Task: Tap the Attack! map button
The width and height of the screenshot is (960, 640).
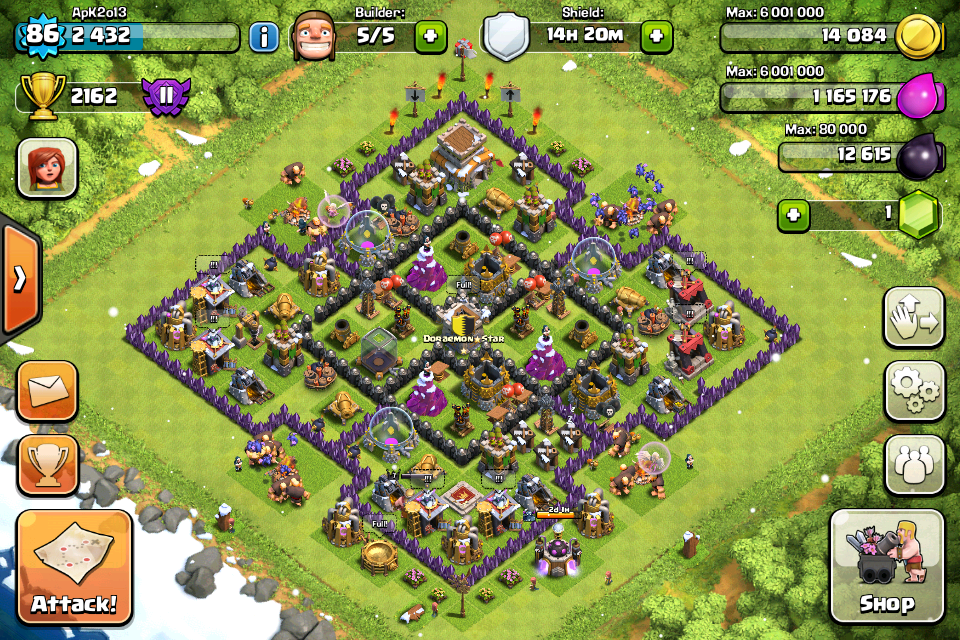Action: click(73, 567)
